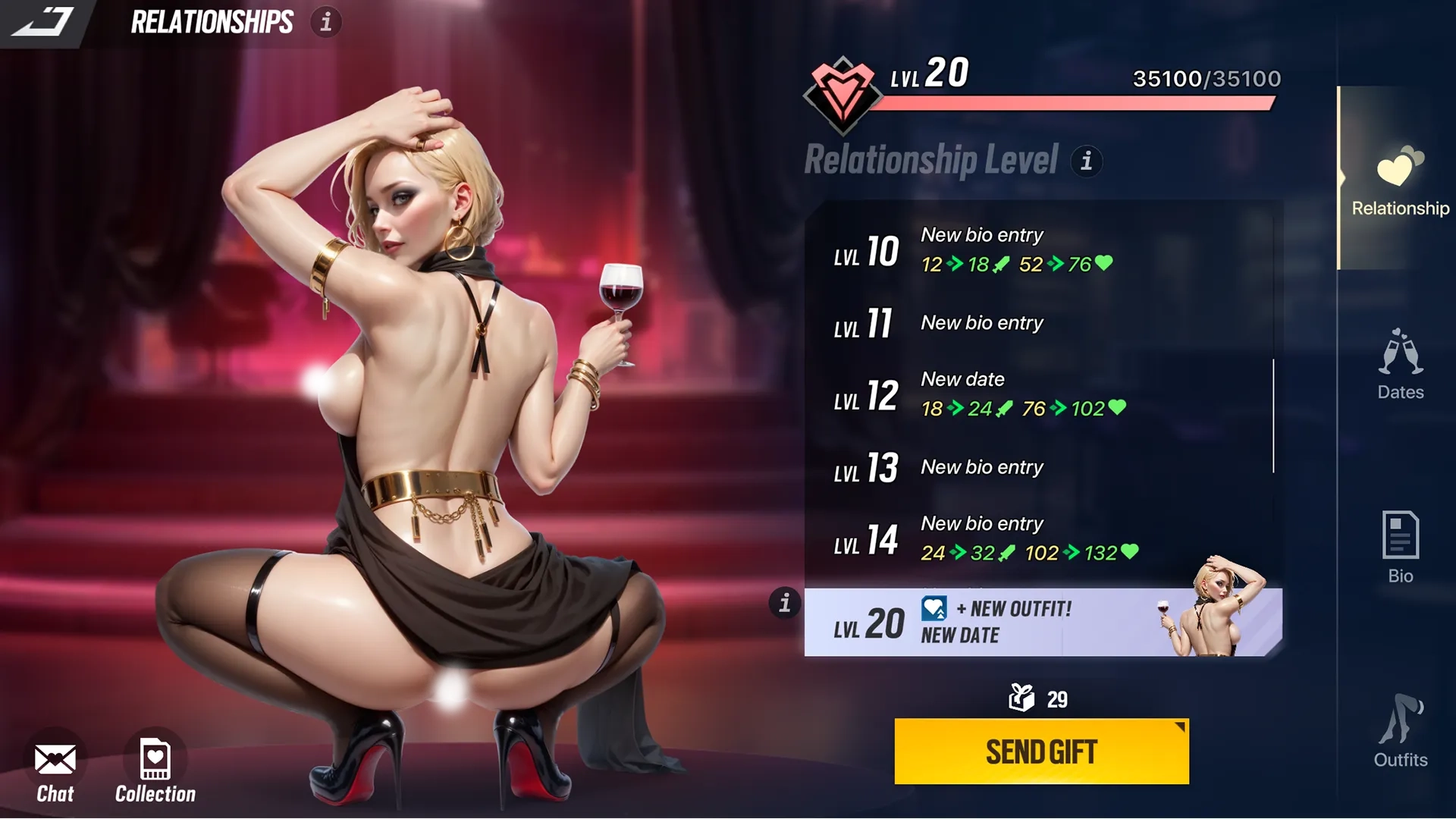1456x819 pixels.
Task: Send a gift with the yellow button
Action: [1041, 752]
